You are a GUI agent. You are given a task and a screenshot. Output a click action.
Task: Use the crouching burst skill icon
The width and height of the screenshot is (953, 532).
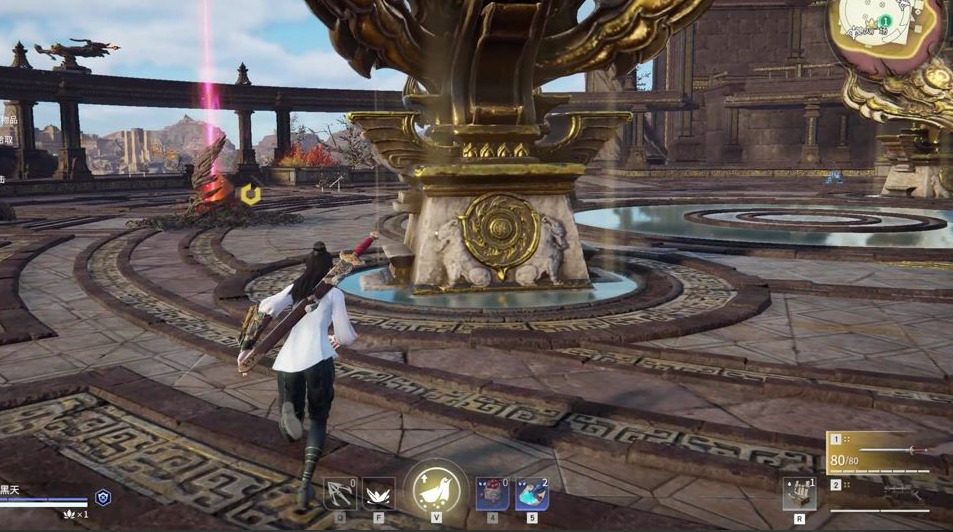(380, 494)
